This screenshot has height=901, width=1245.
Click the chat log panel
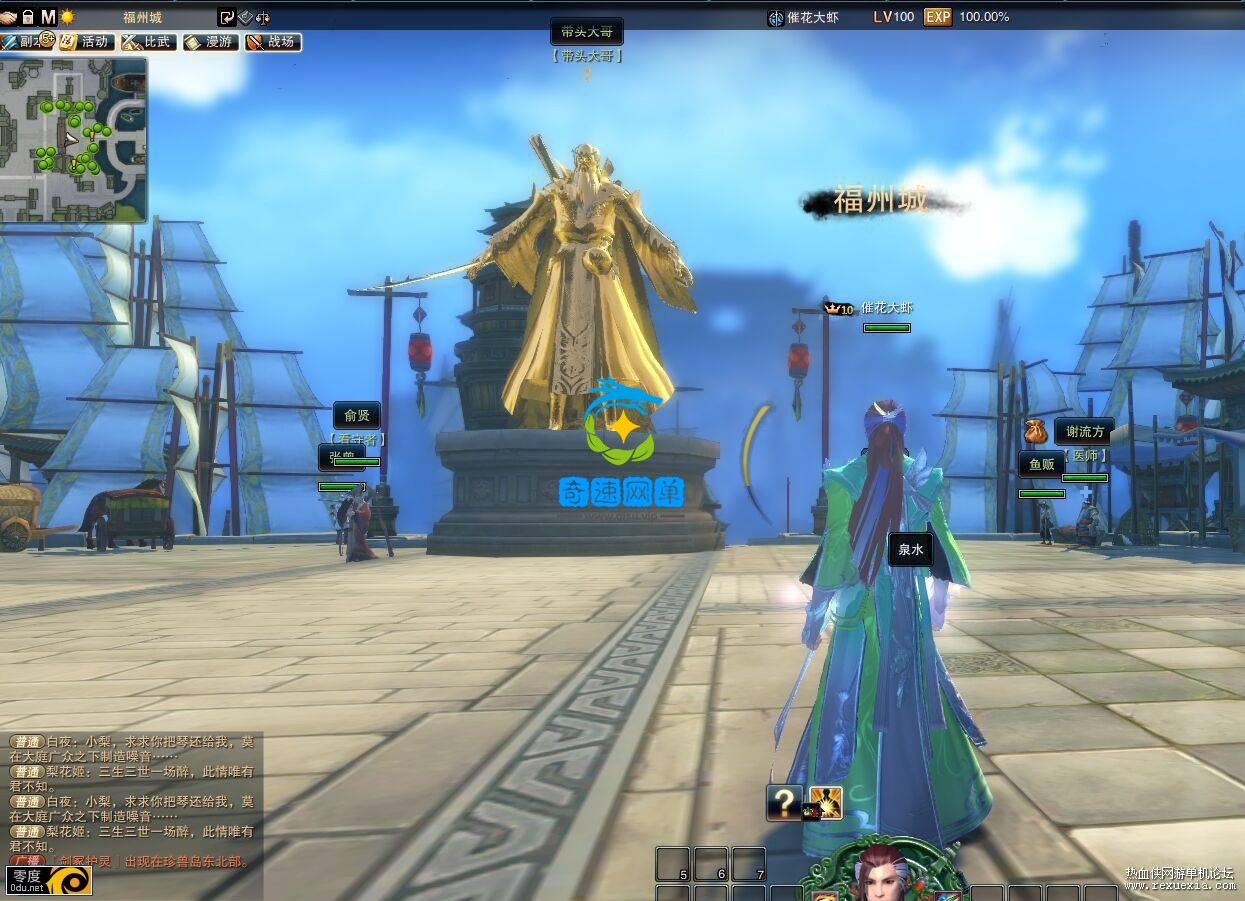[132, 800]
